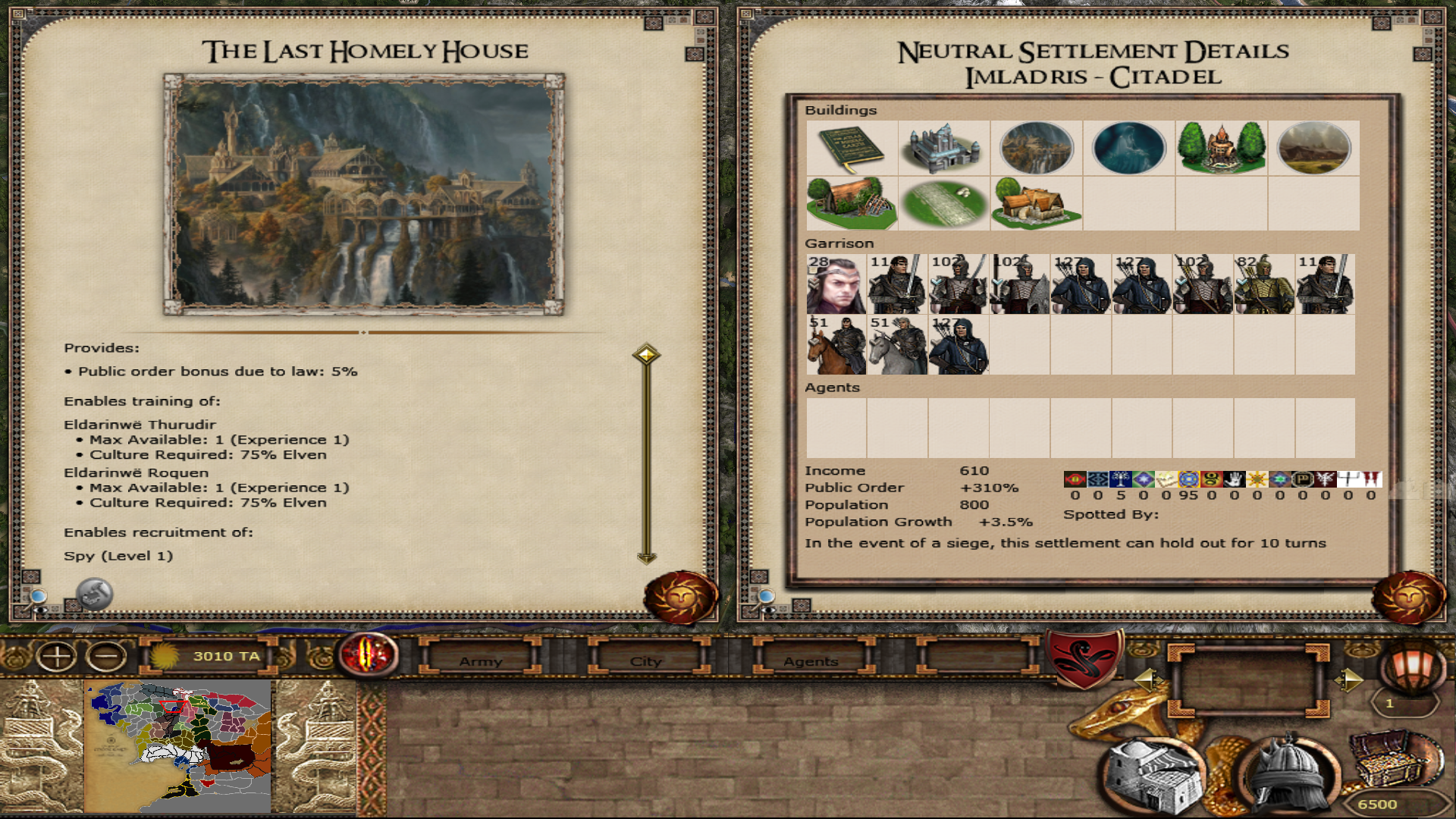This screenshot has width=1456, height=819.
Task: Close the Last Homely House info scroll
Action: click(680, 598)
